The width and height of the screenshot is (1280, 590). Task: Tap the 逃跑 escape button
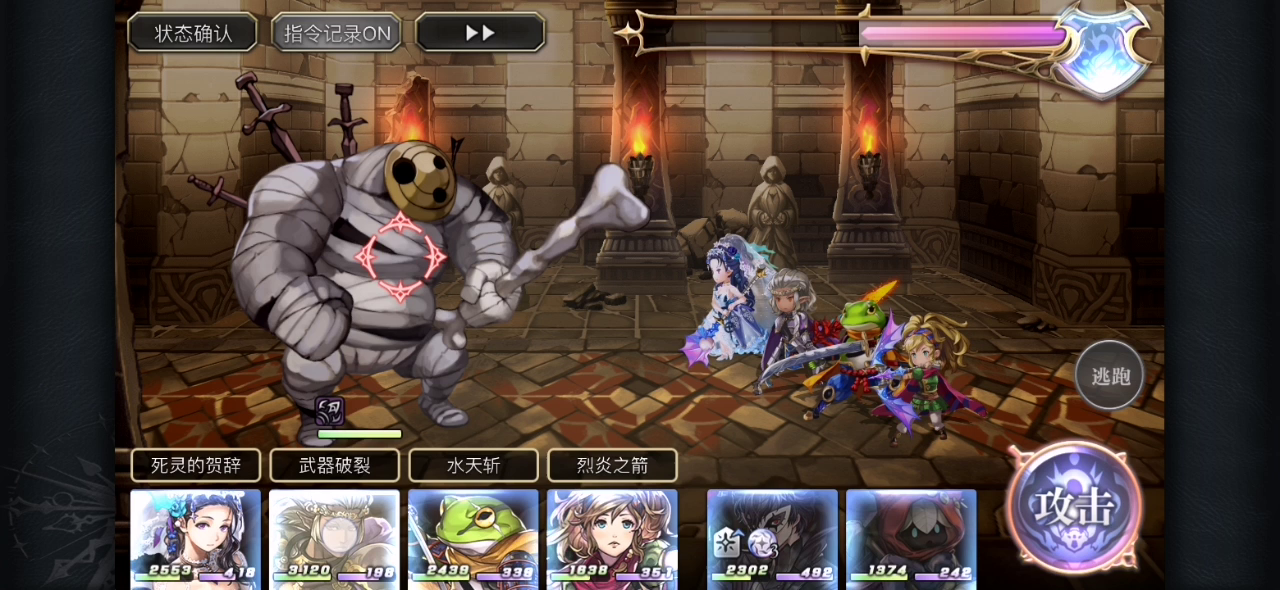tap(1109, 376)
